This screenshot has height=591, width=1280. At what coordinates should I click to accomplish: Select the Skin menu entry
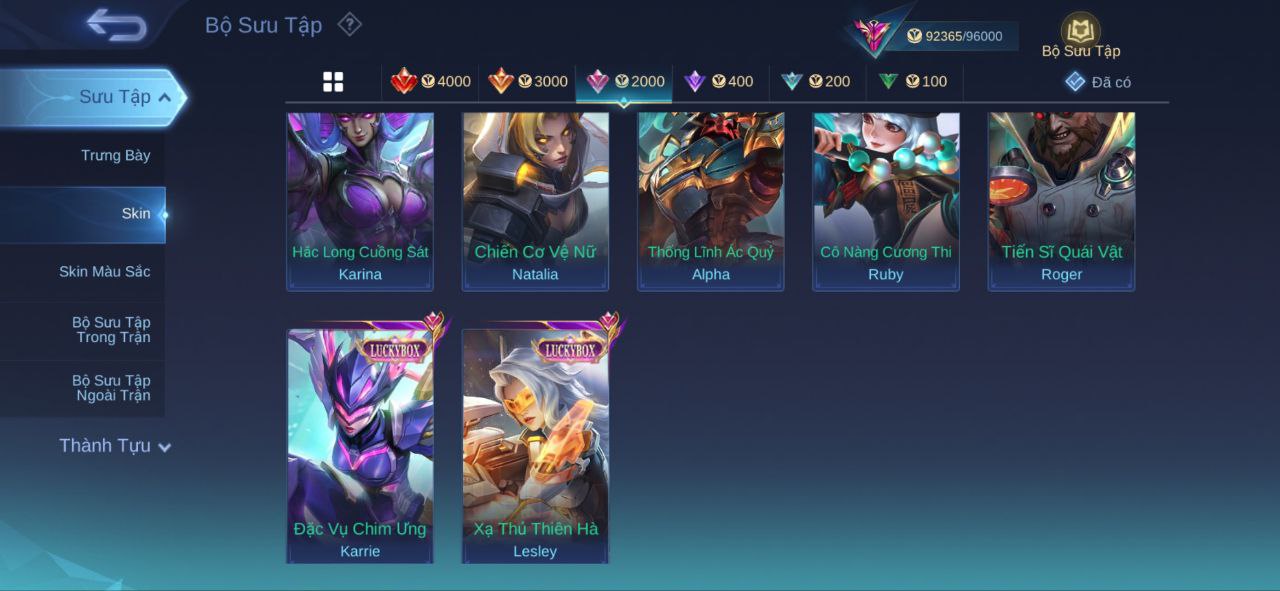[136, 213]
